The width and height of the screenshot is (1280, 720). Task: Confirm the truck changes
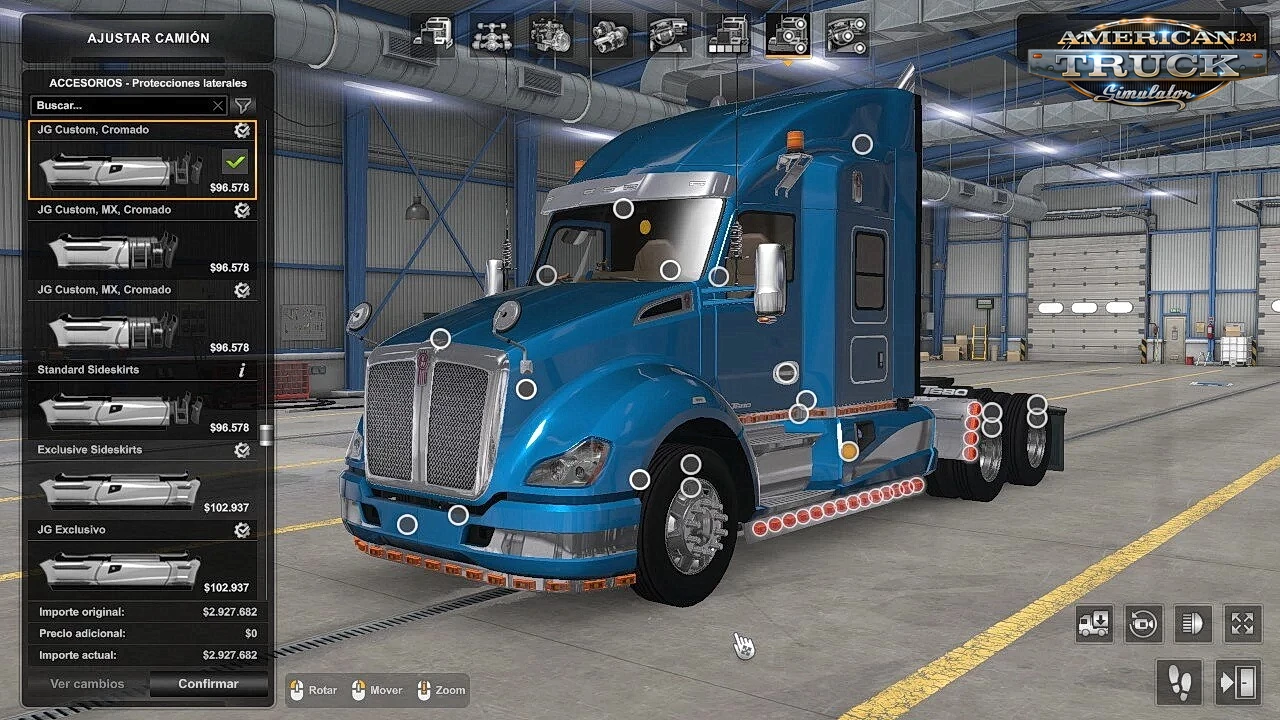click(x=208, y=684)
